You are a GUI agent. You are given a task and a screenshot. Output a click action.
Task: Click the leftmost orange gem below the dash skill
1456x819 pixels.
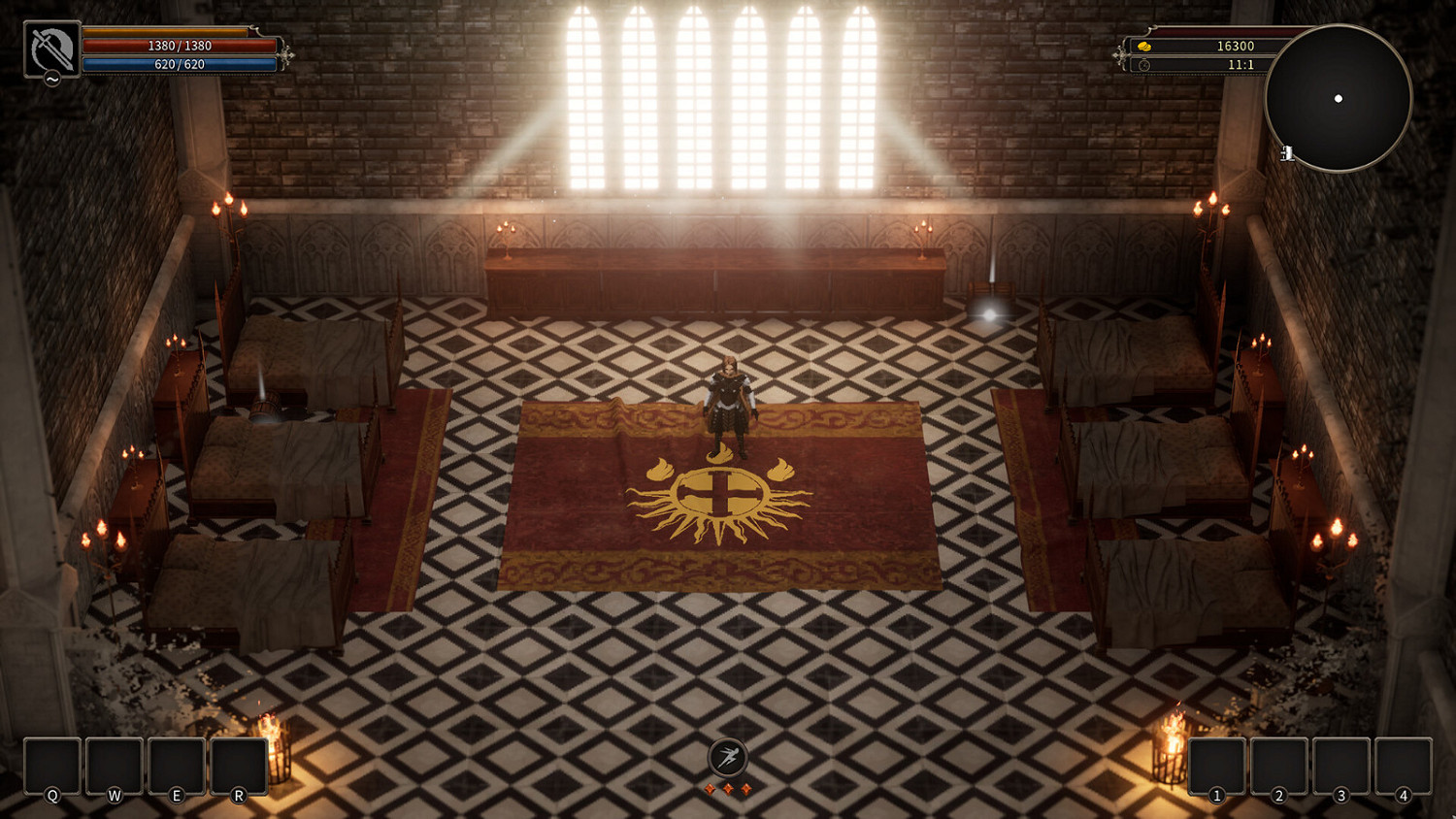click(708, 791)
